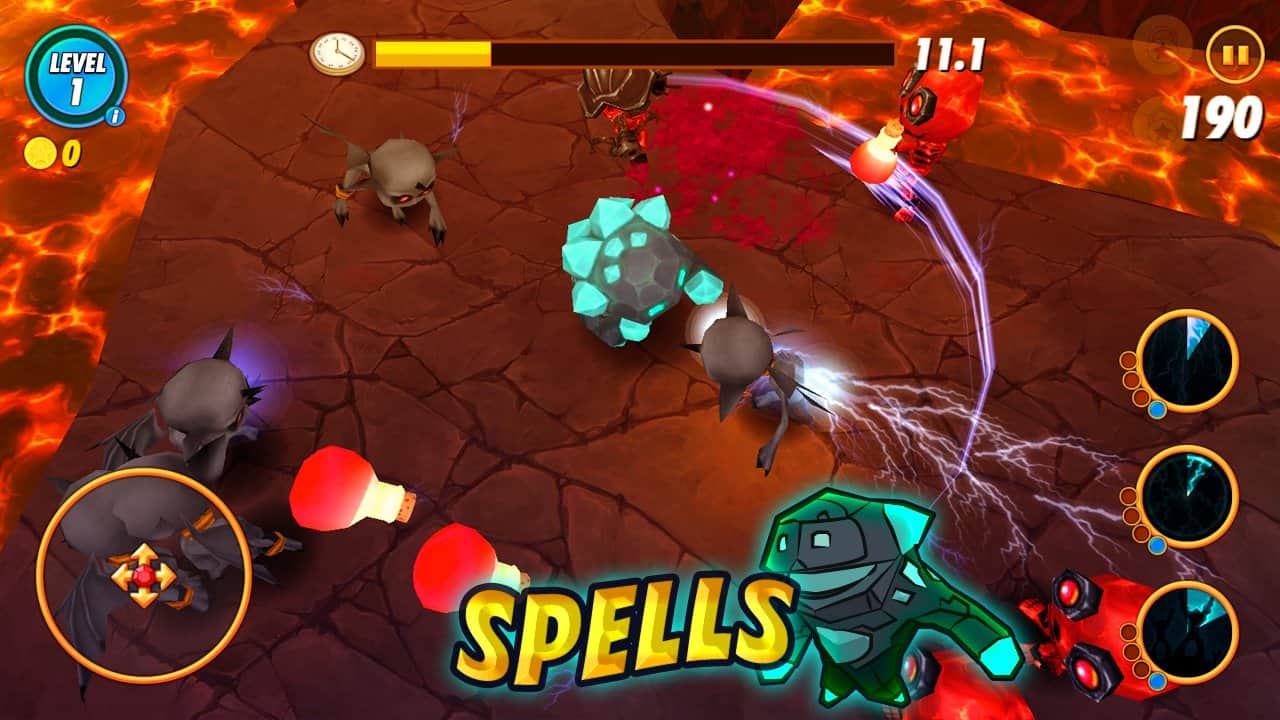Viewport: 1280px width, 720px height.
Task: Tap the blue pip on the bottom spell
Action: (x=1158, y=682)
